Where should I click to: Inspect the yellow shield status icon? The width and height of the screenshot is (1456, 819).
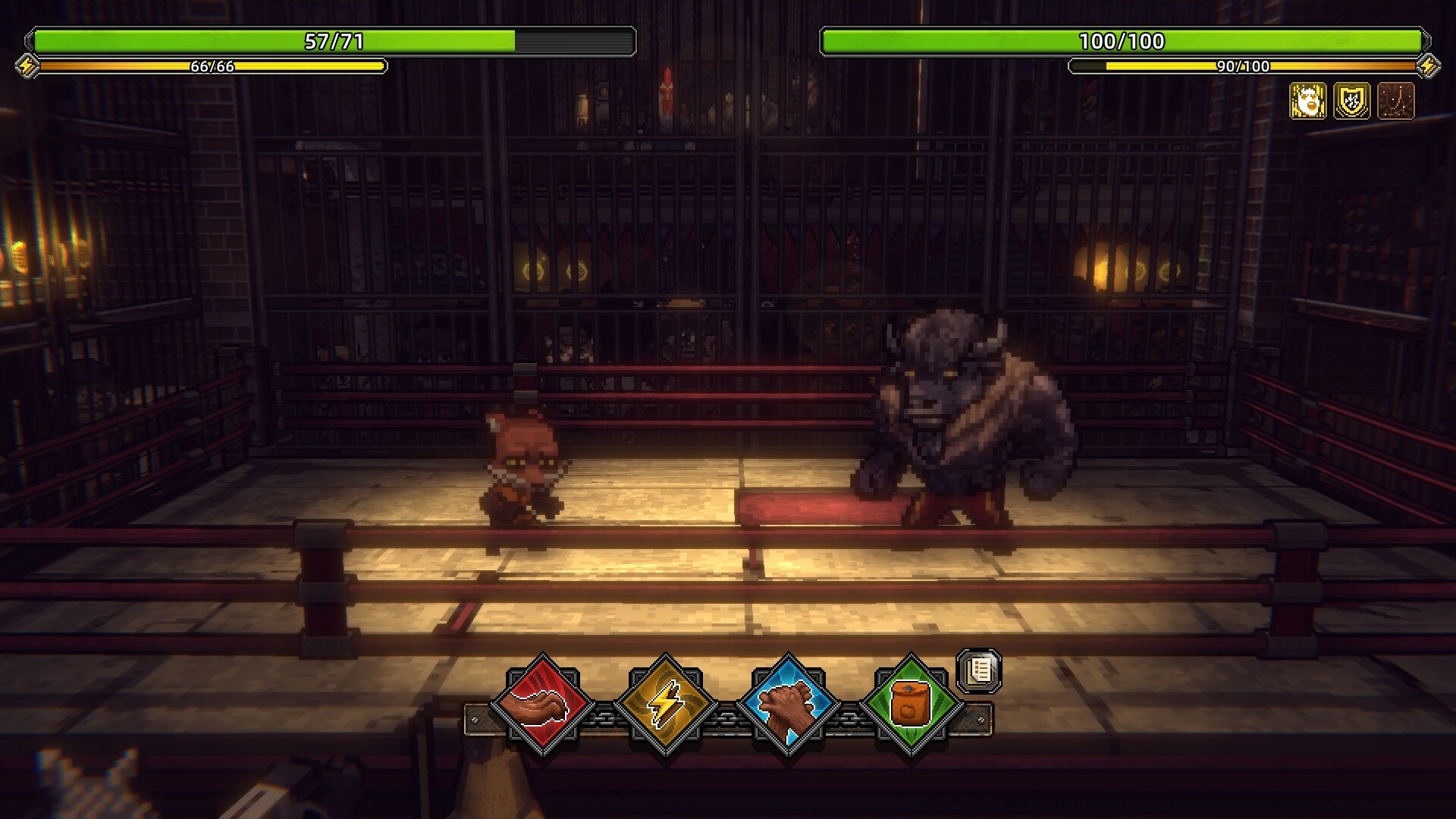[1352, 101]
